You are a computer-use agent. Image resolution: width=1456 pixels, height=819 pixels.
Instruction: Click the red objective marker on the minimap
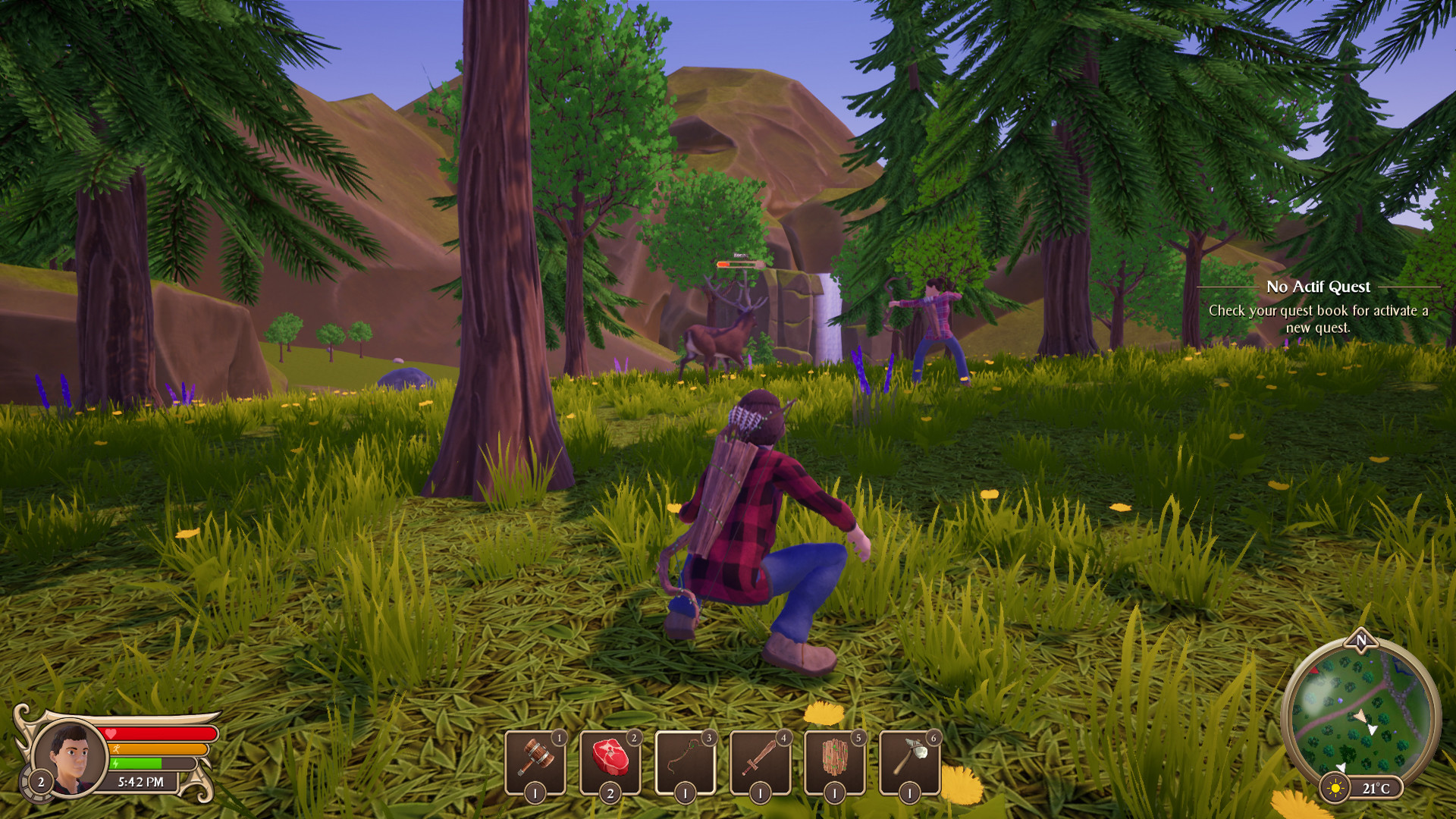tap(1316, 671)
